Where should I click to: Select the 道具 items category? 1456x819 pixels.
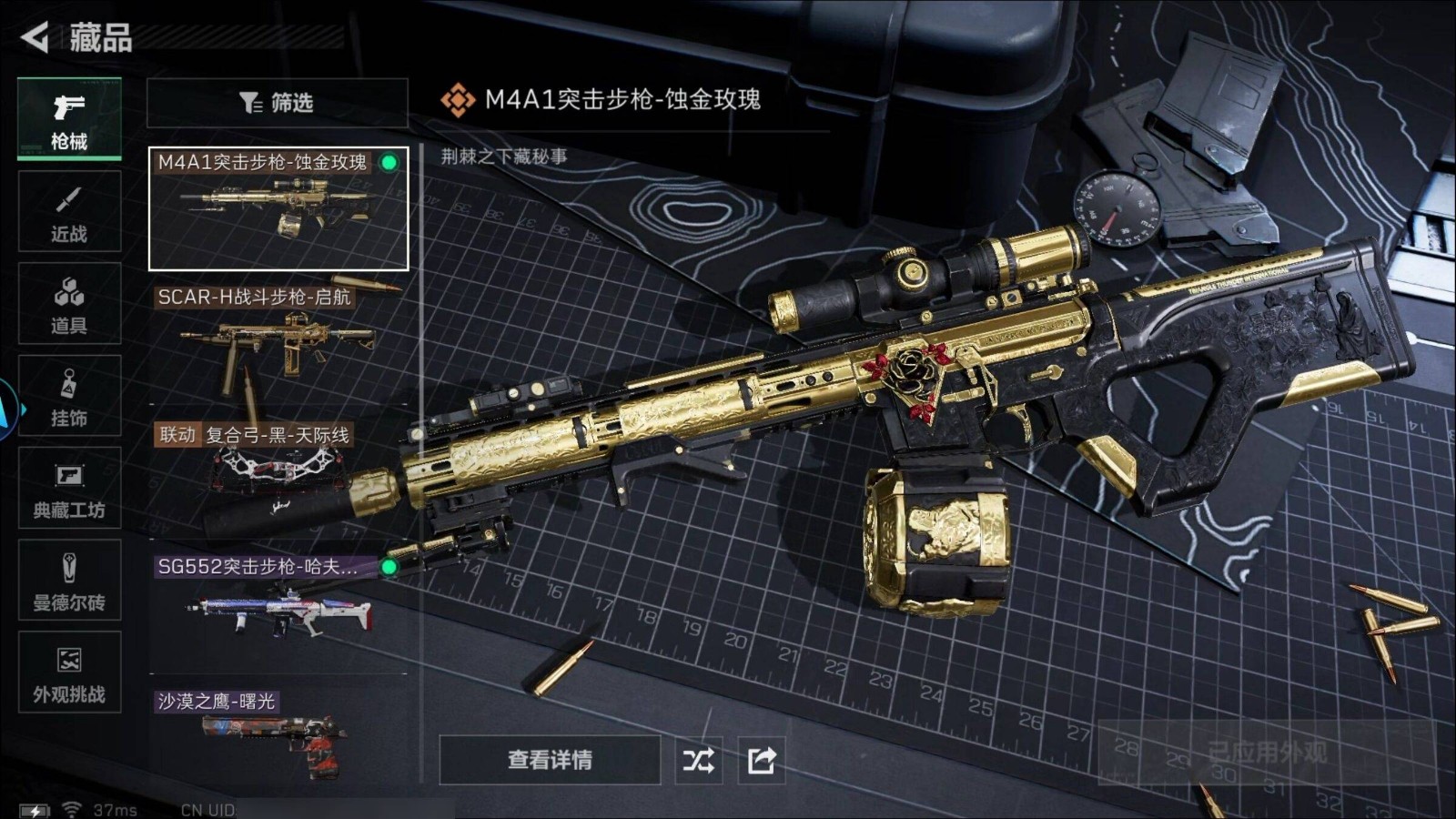pos(69,304)
